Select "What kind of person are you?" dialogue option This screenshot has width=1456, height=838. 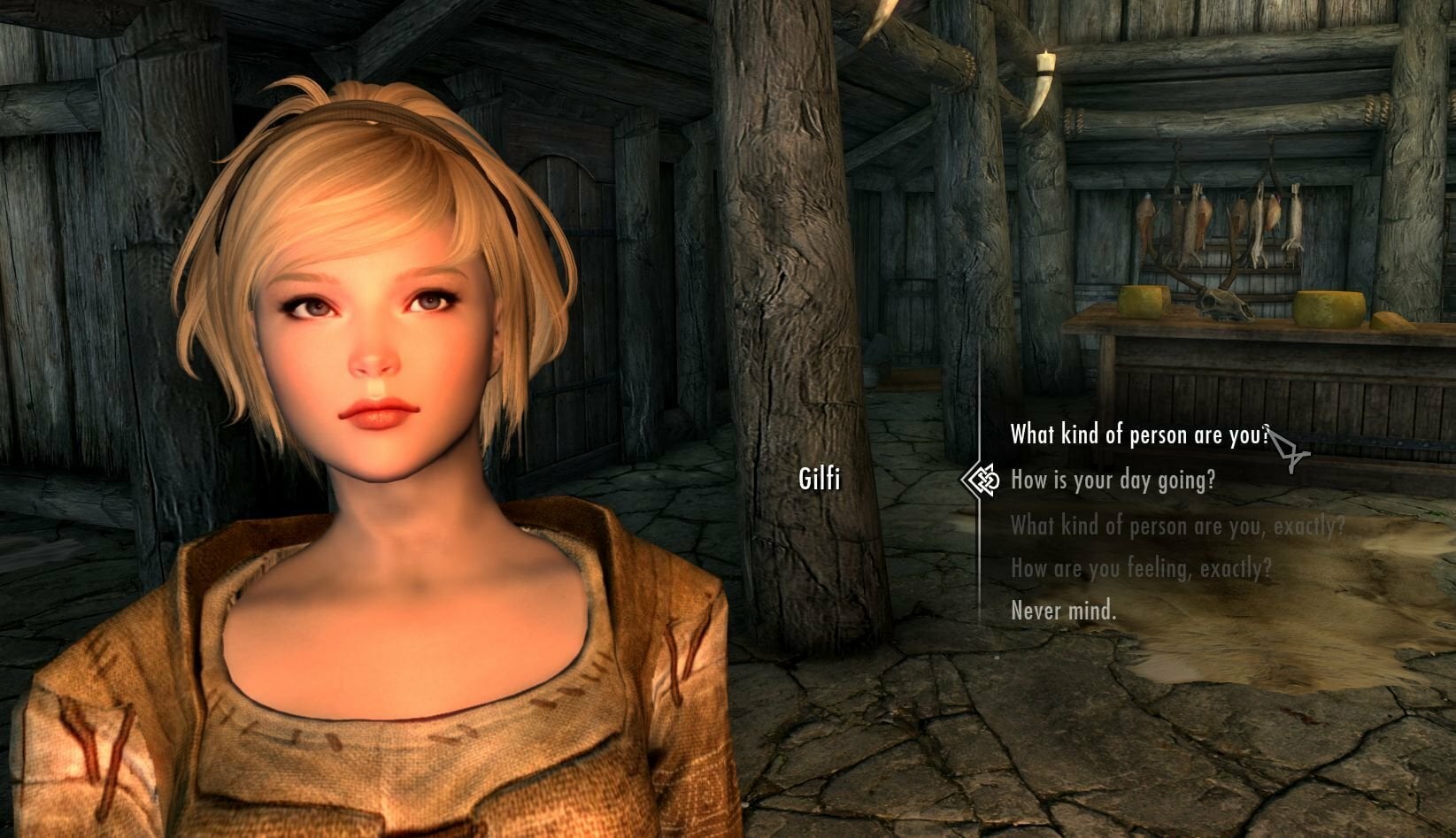(1138, 434)
